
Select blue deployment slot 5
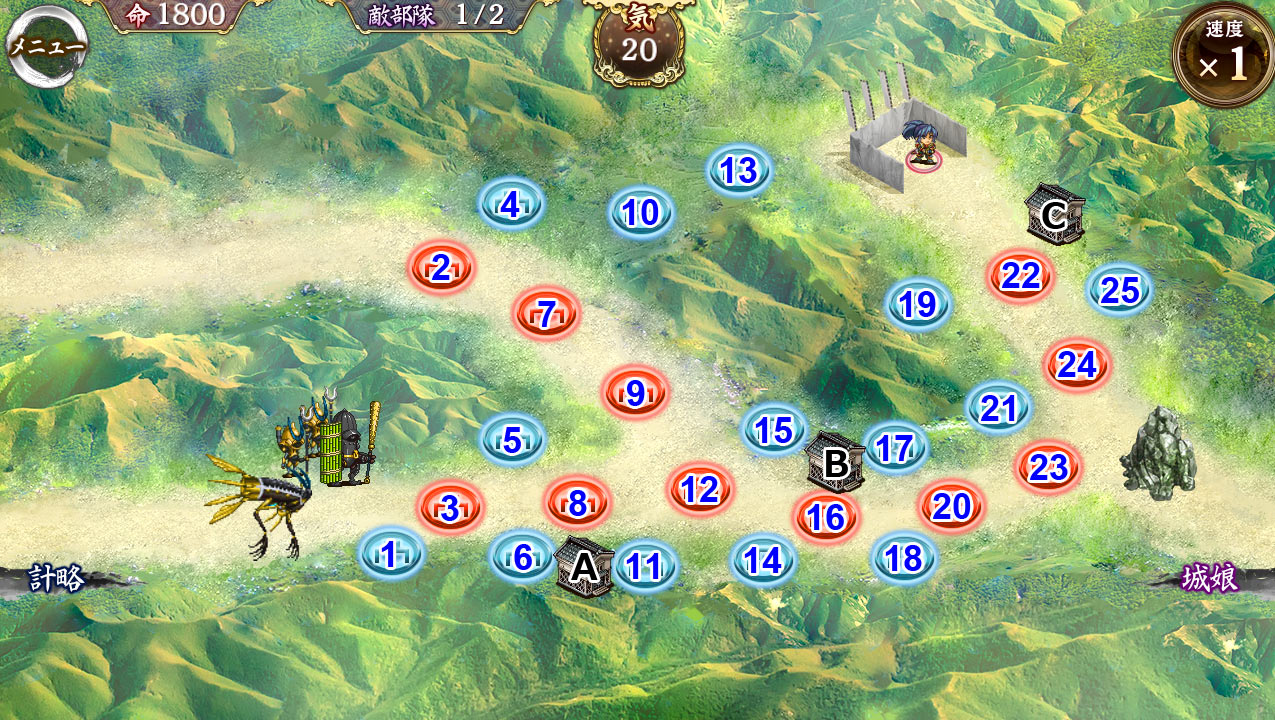512,440
